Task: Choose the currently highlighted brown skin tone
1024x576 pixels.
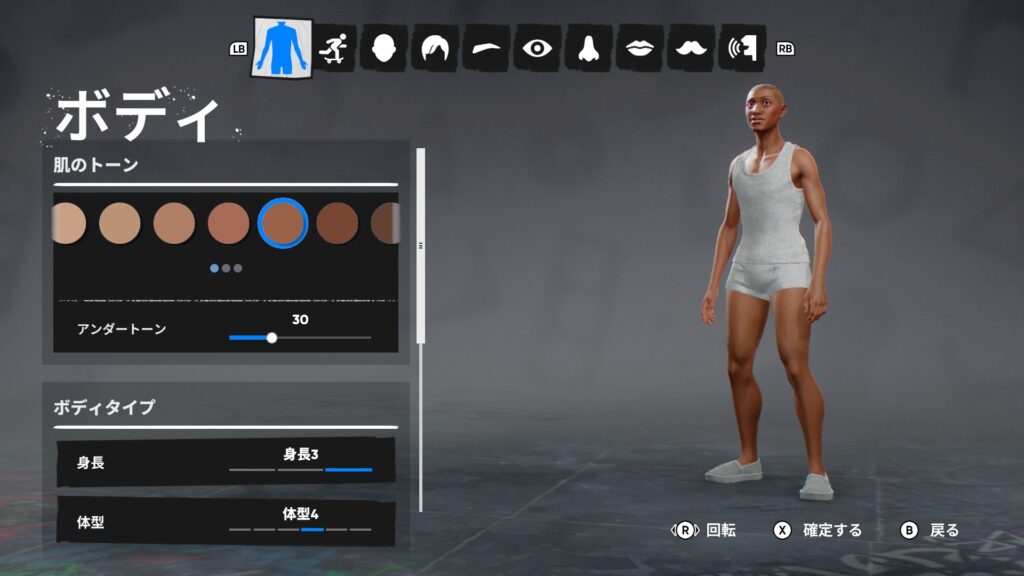Action: click(x=282, y=223)
